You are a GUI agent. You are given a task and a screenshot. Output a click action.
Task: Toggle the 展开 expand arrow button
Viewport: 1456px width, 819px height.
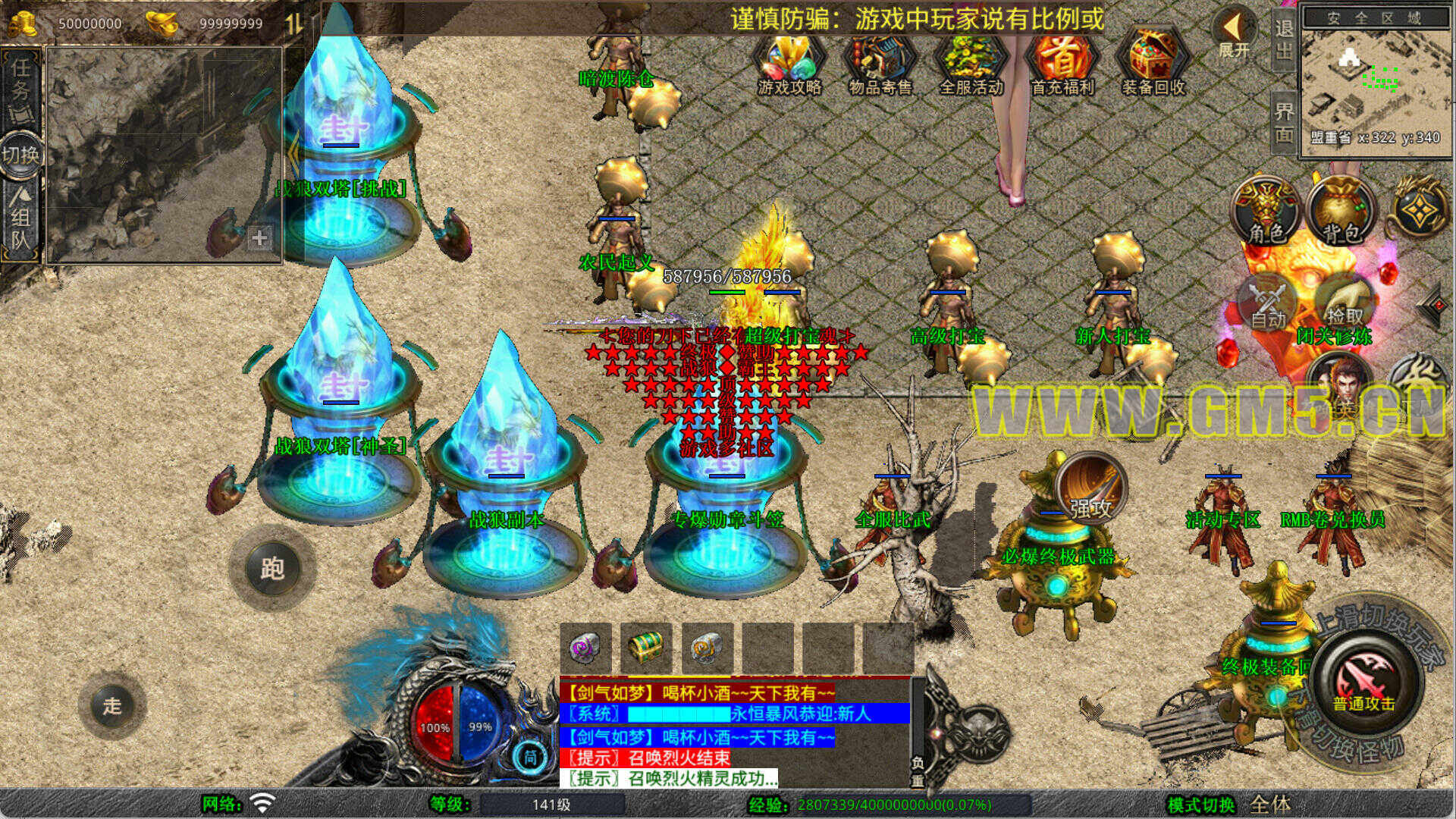[x=1234, y=34]
